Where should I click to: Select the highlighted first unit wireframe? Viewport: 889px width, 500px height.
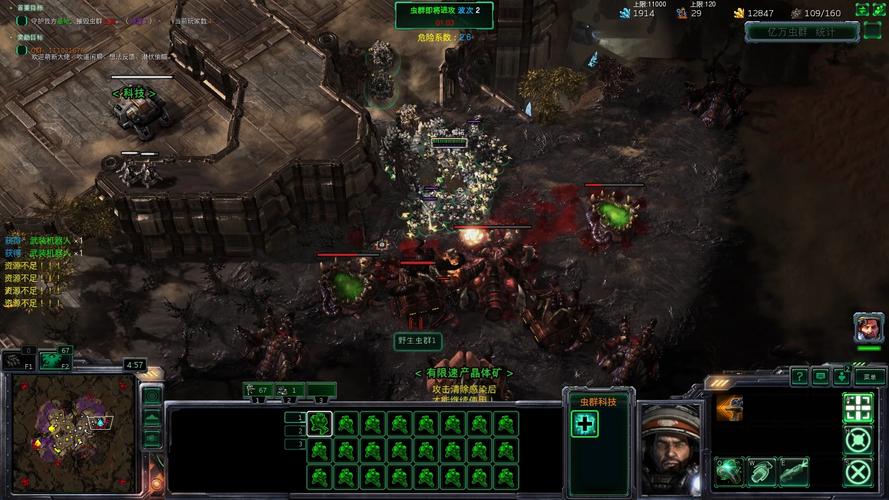319,424
